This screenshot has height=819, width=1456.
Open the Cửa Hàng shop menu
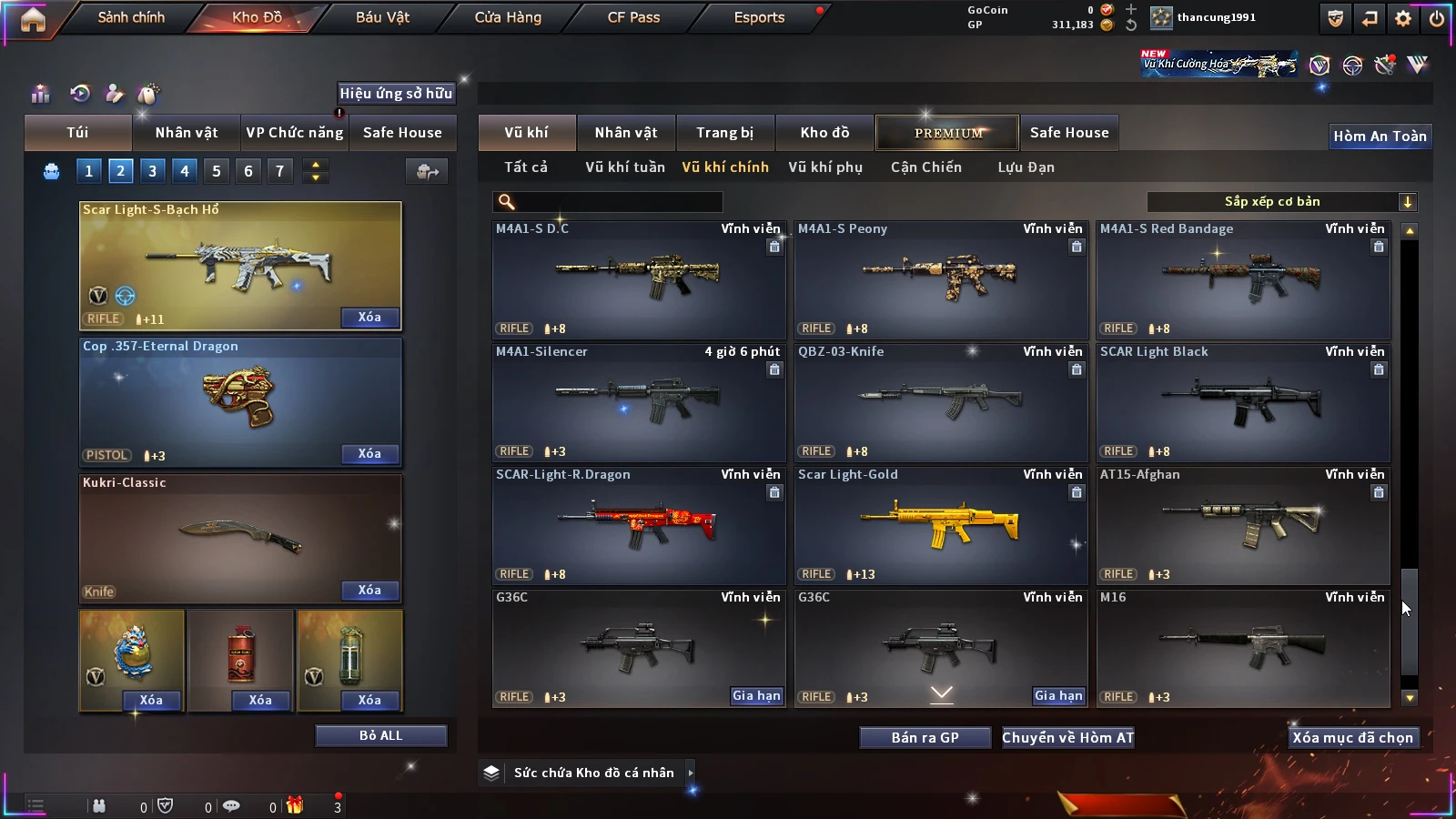[x=508, y=17]
